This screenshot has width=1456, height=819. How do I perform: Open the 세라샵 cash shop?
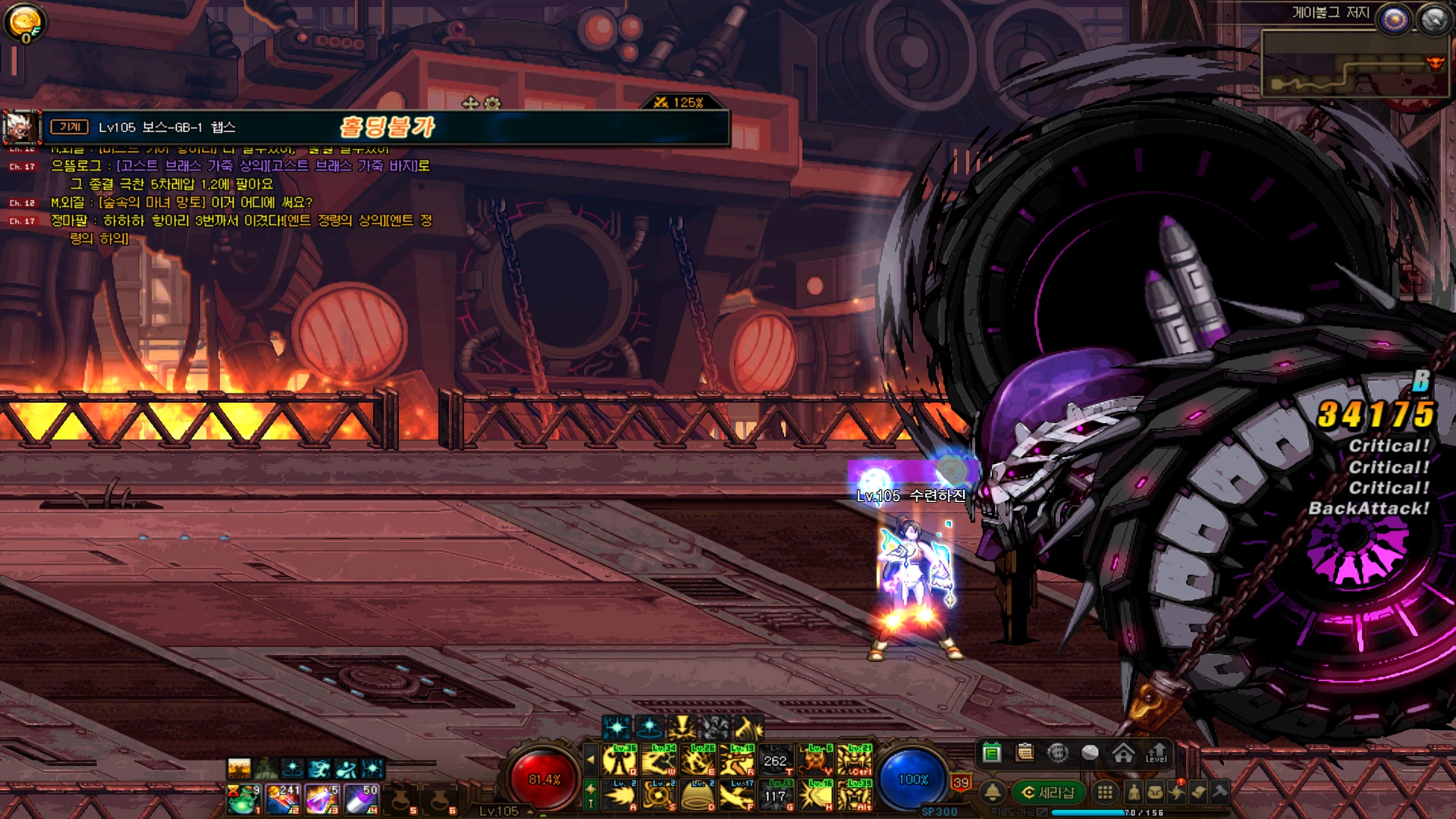[1049, 792]
